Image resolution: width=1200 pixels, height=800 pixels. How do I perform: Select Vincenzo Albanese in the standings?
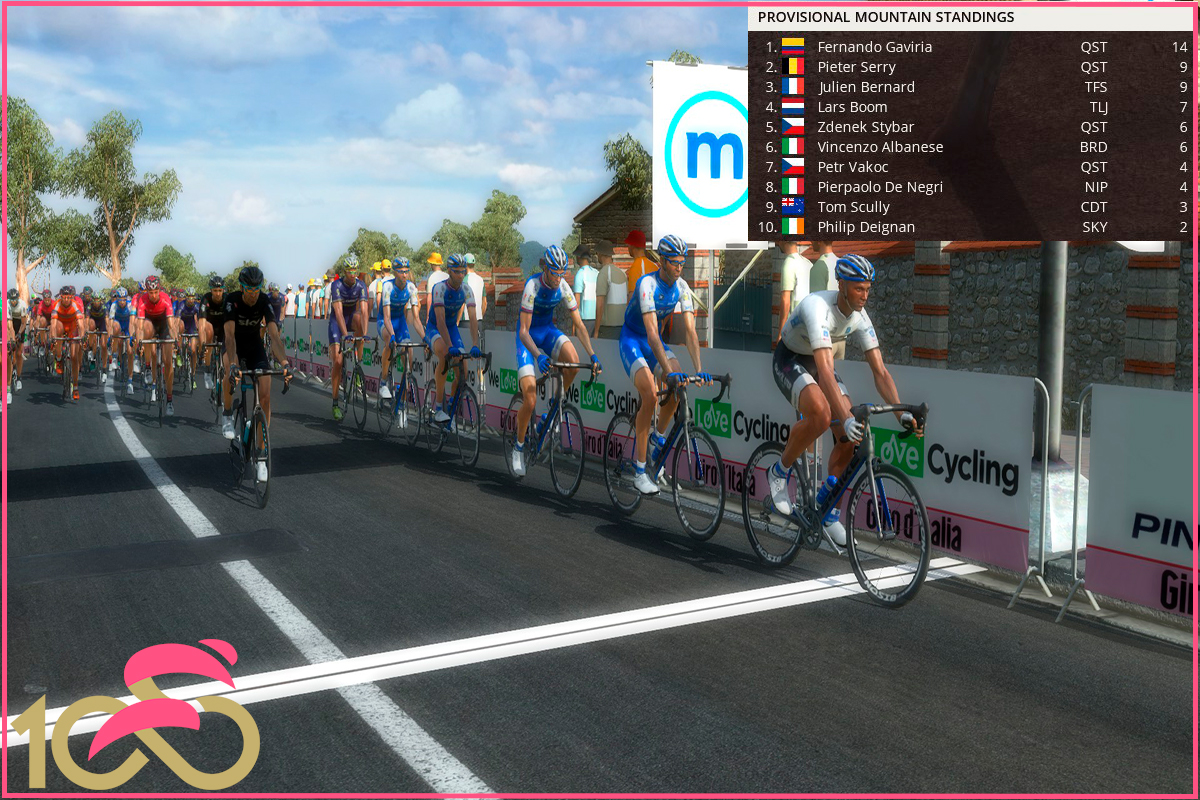[x=880, y=147]
